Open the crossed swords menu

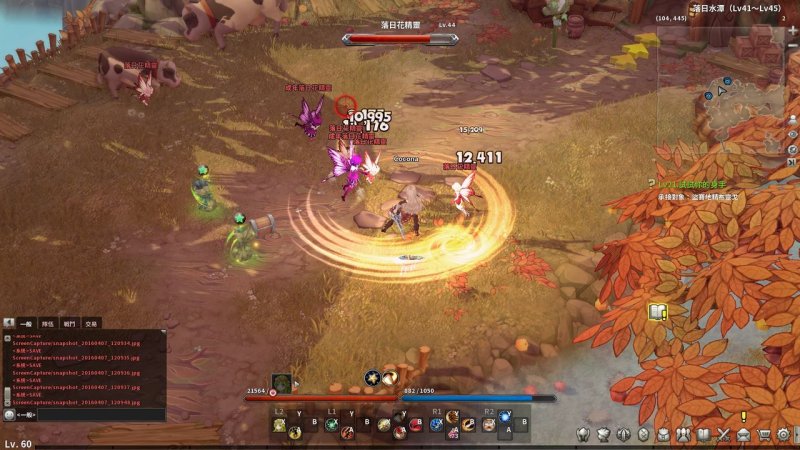point(723,434)
